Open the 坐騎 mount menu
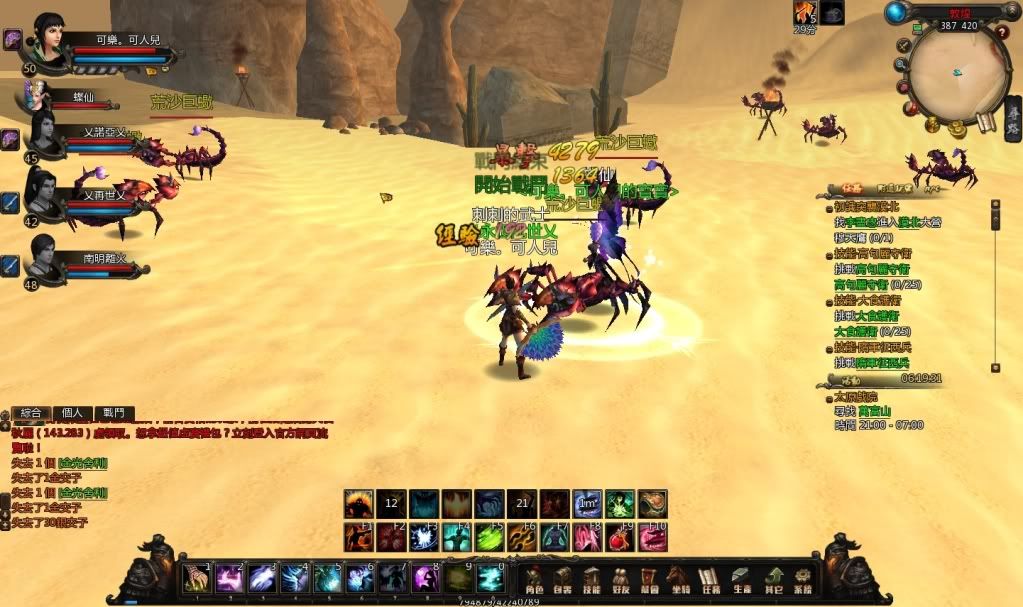The image size is (1023, 607). 680,579
